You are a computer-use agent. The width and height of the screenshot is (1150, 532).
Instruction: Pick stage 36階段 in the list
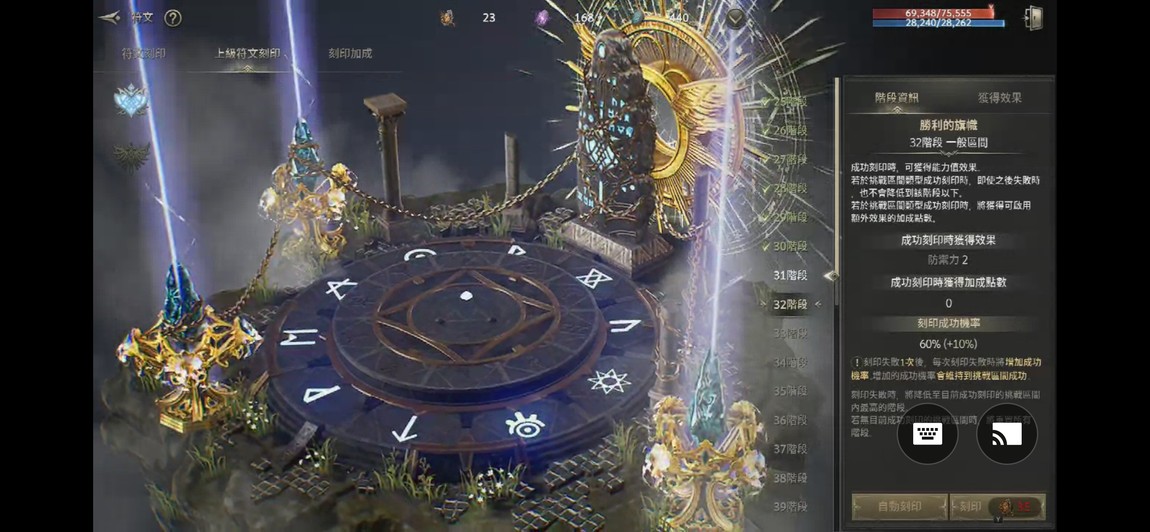790,420
